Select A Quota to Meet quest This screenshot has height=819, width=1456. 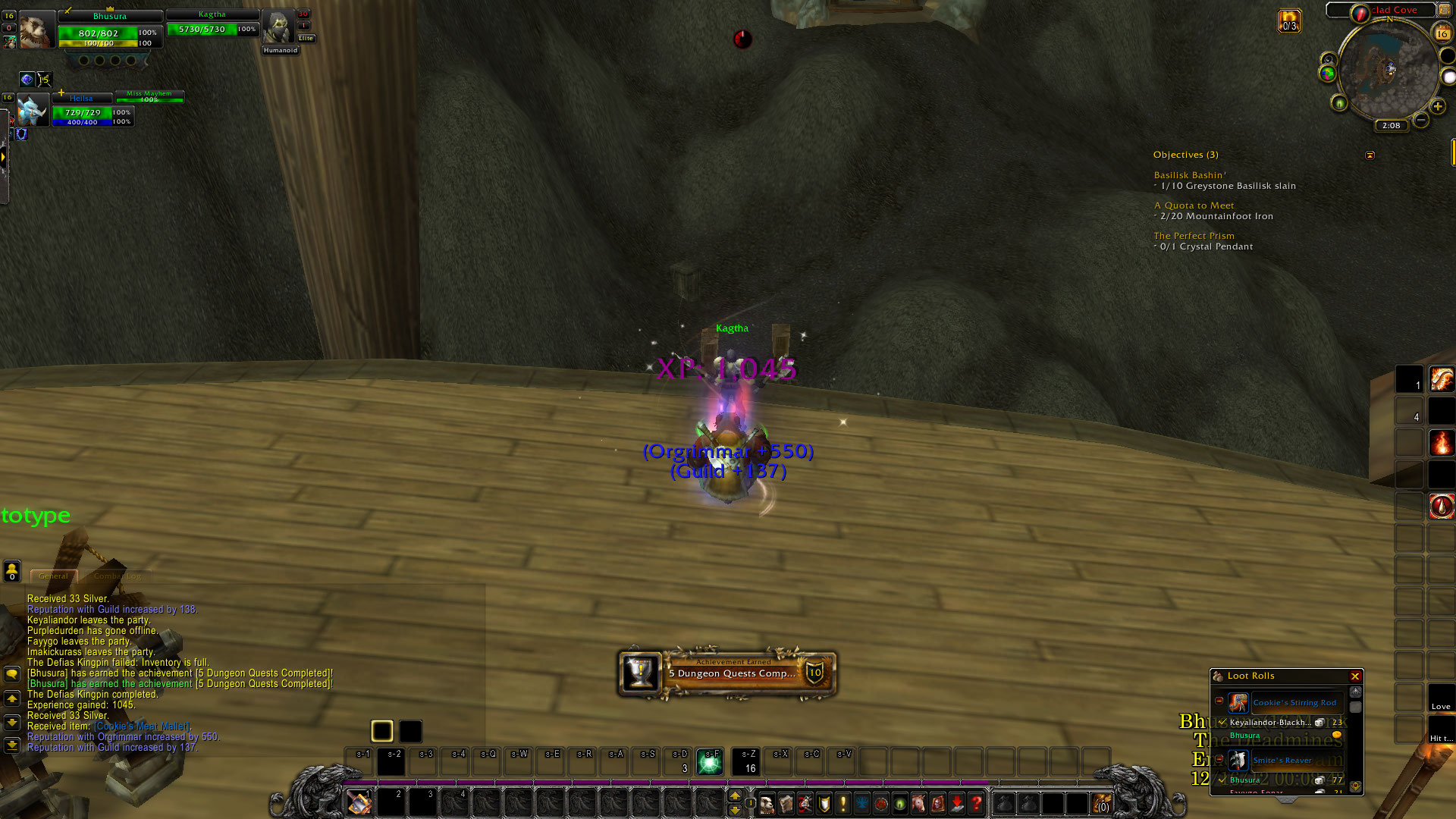[1194, 206]
